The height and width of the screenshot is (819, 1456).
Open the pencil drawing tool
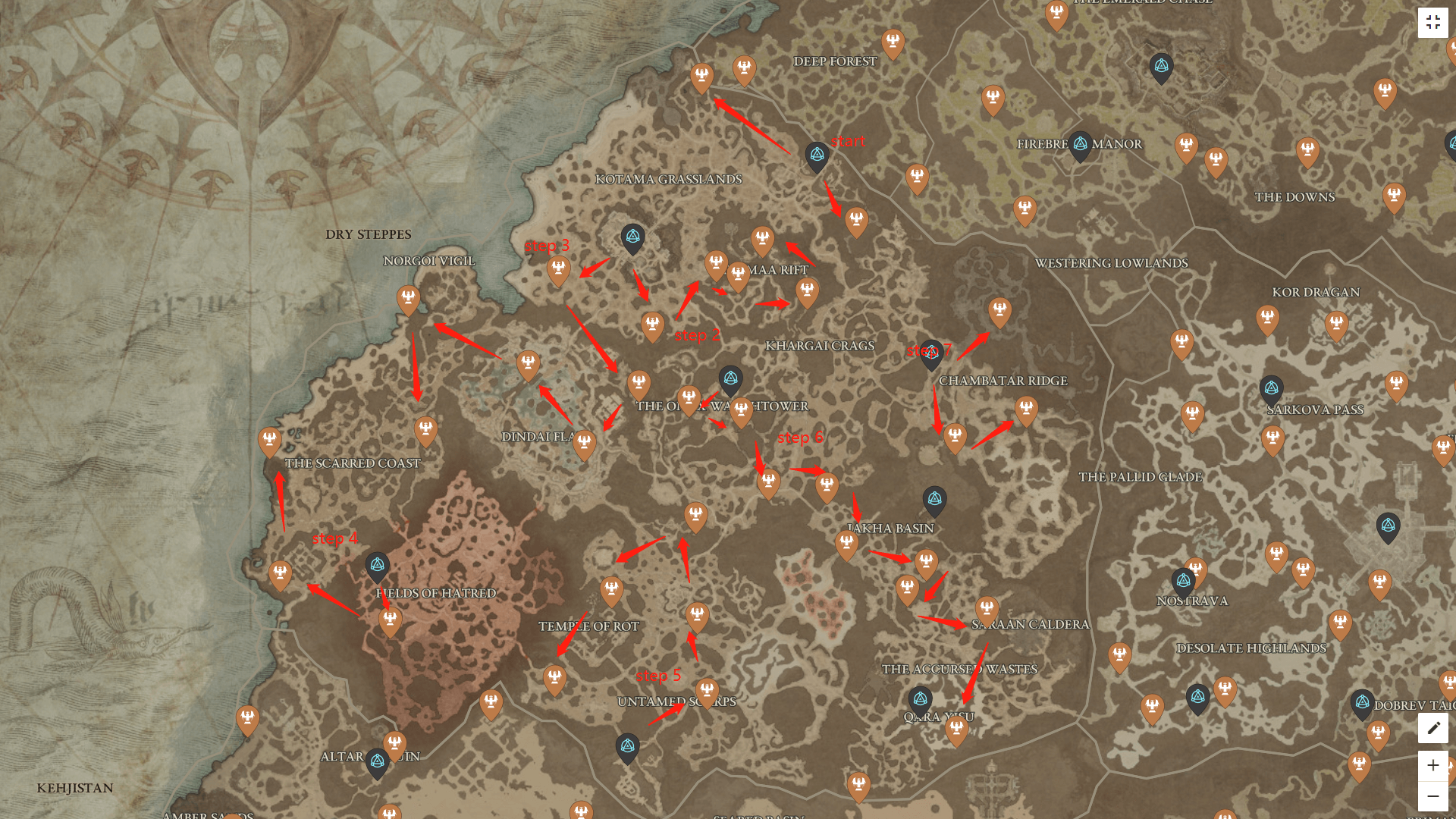click(x=1433, y=728)
